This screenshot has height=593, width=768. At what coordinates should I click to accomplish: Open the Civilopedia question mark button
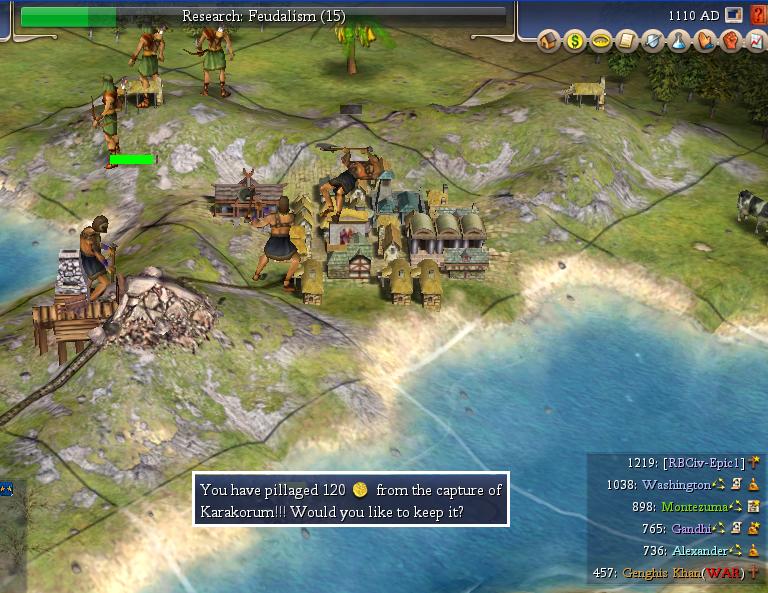[757, 14]
